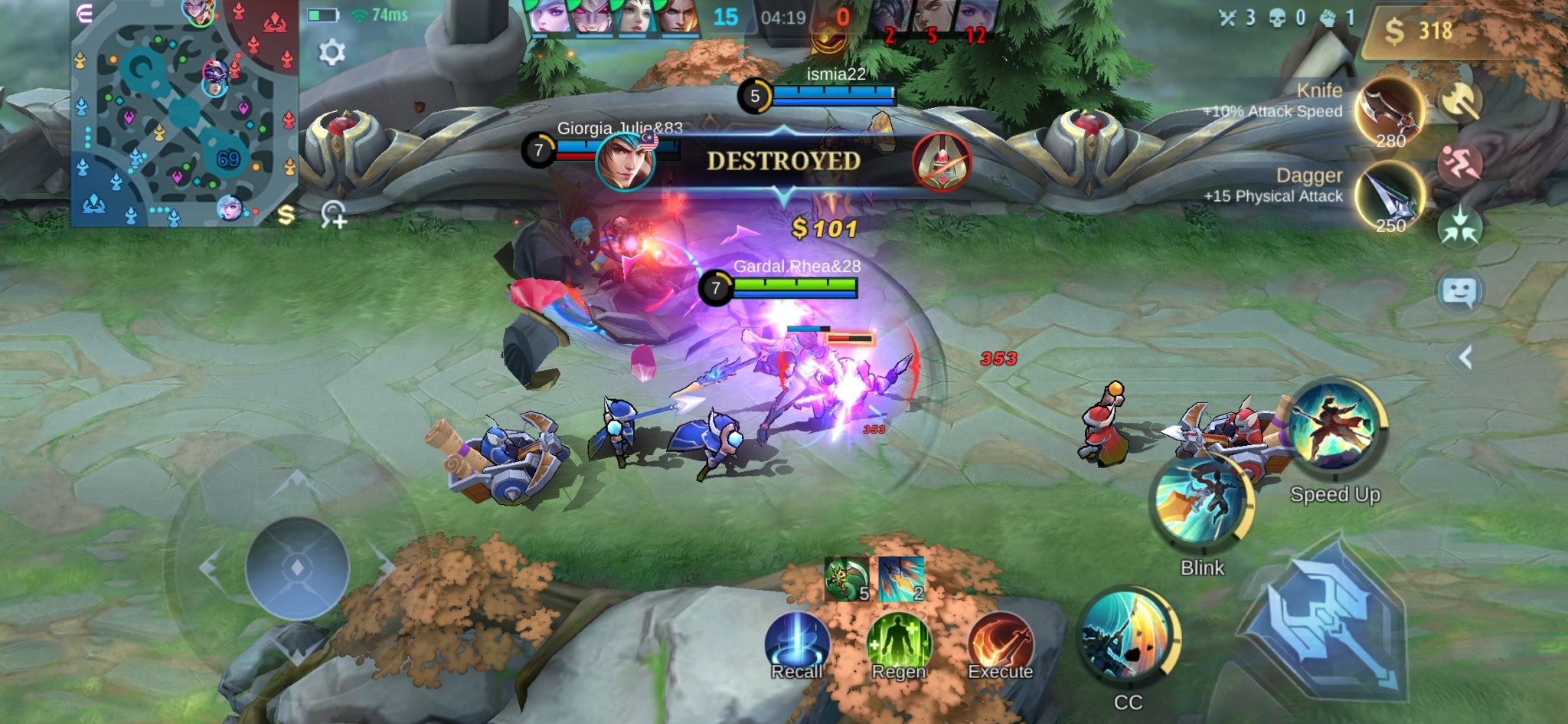The height and width of the screenshot is (724, 1568).
Task: Send the retreat running-figure signal
Action: click(x=1460, y=163)
